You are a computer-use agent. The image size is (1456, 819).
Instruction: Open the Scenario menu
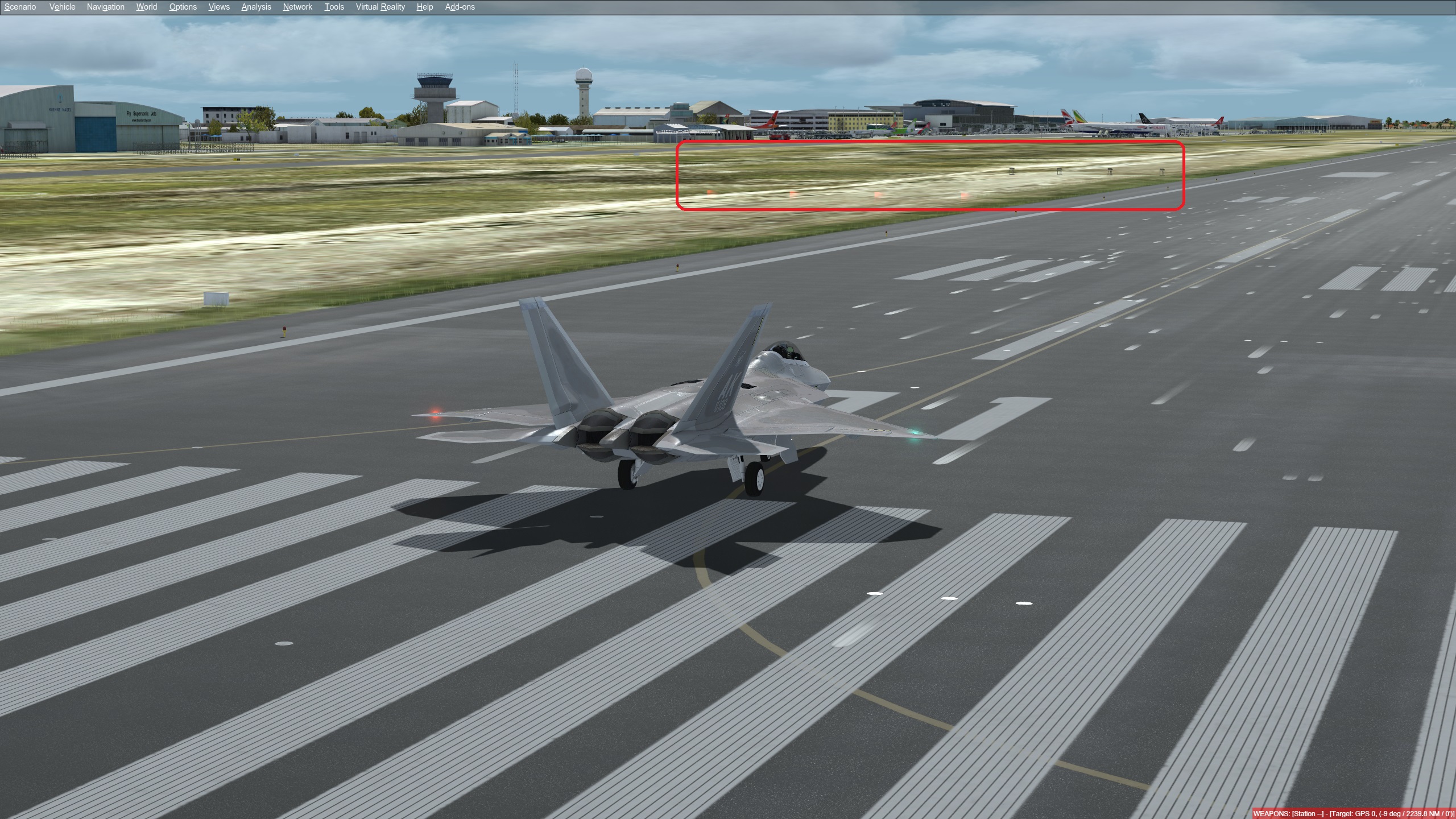[20, 7]
